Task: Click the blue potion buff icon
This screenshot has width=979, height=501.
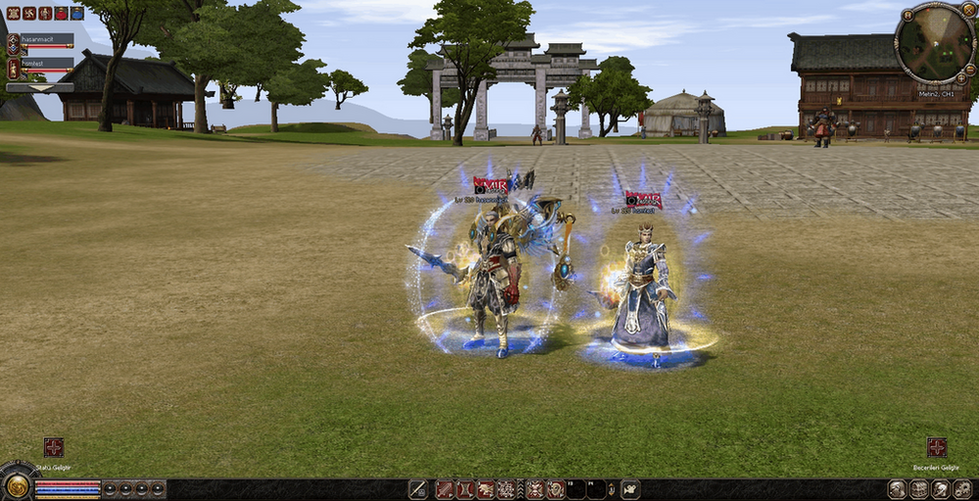Action: coord(76,13)
